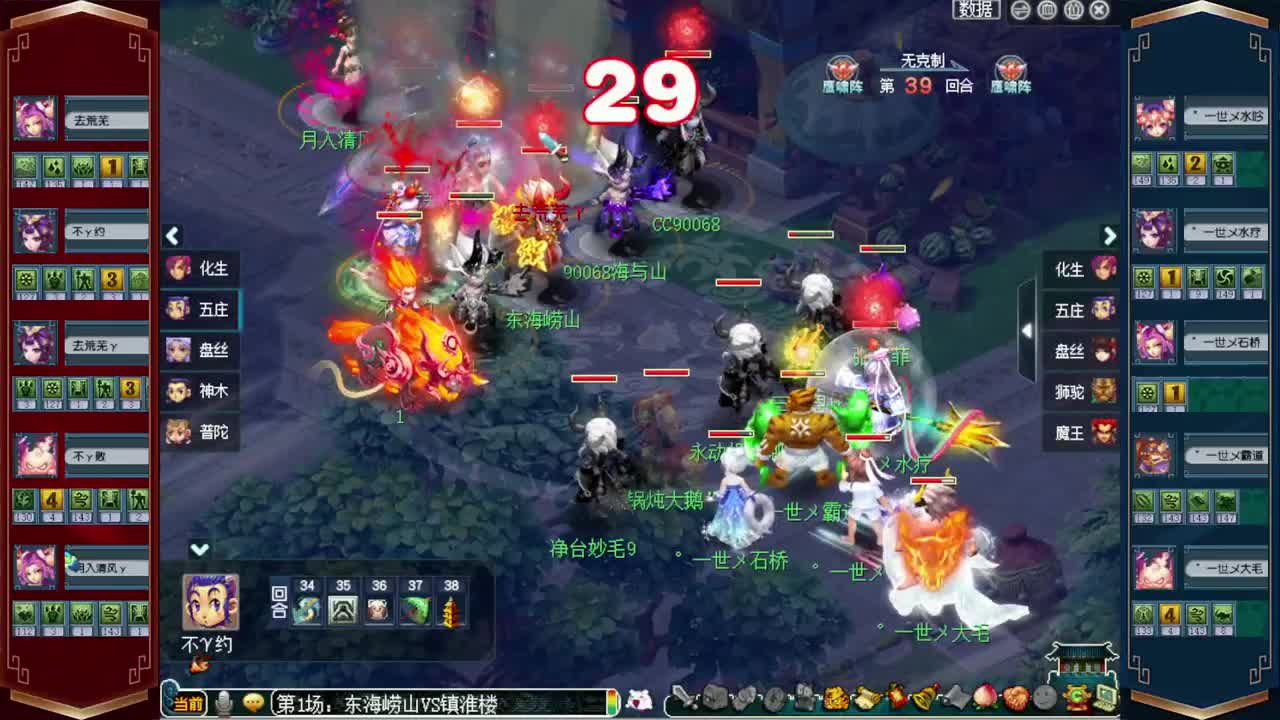Collapse the battle panel with the down chevron

(x=200, y=549)
